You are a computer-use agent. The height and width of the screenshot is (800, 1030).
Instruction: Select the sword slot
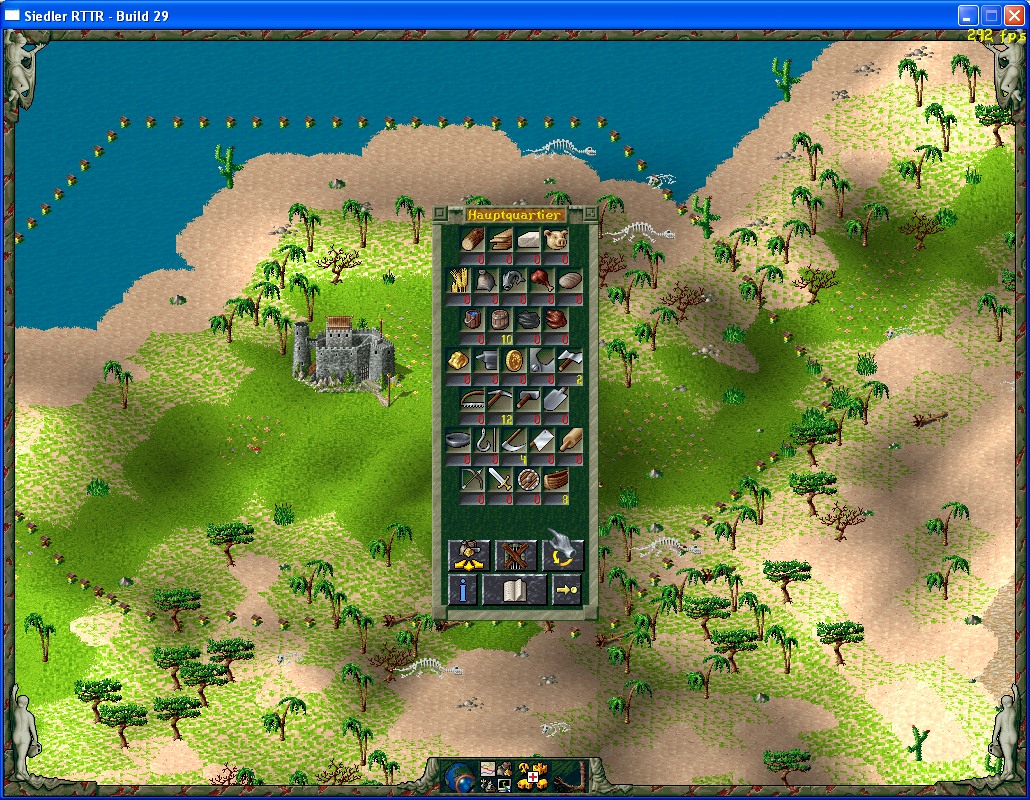pyautogui.click(x=501, y=479)
